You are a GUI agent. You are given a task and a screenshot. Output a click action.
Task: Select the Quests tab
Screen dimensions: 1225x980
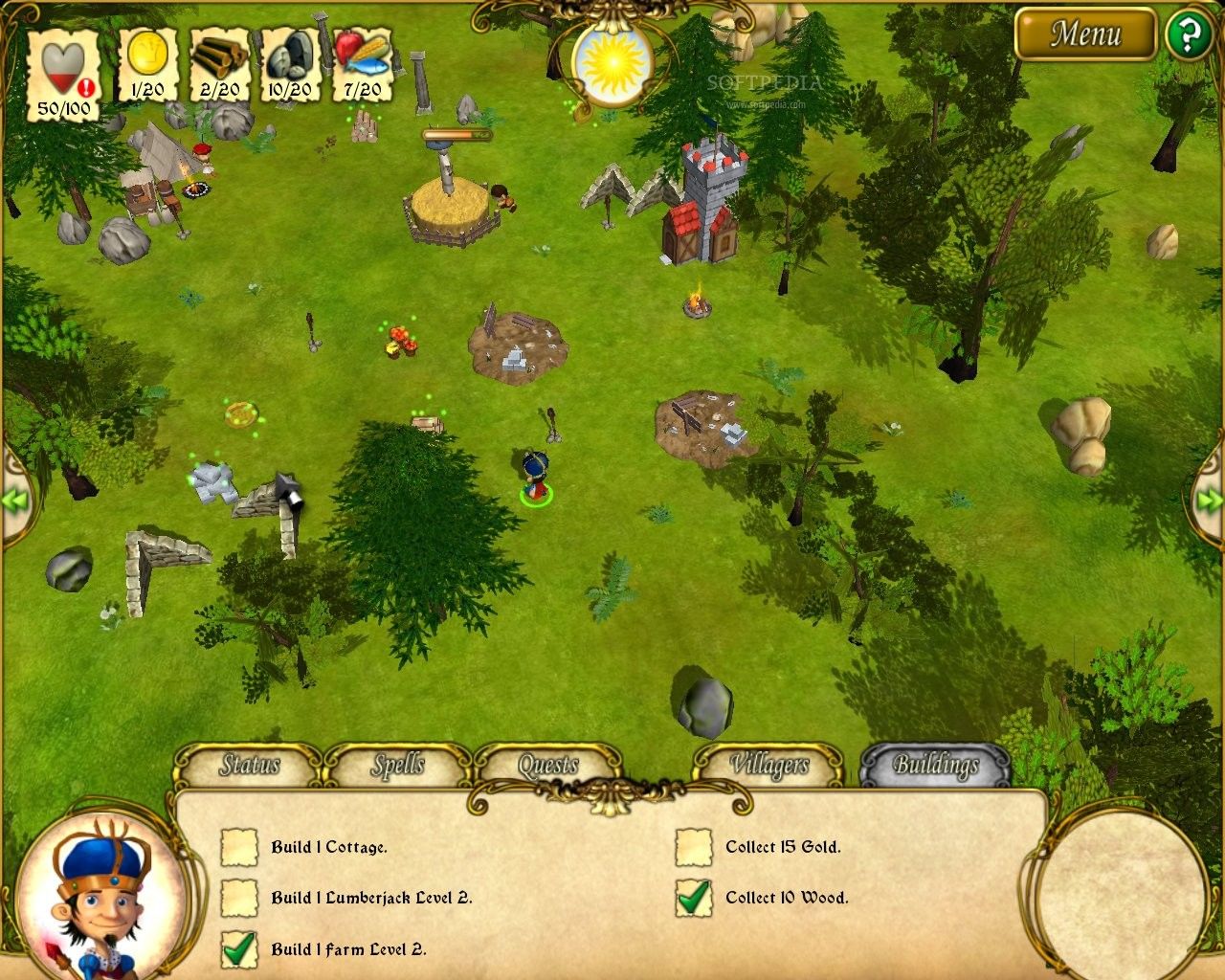click(548, 765)
